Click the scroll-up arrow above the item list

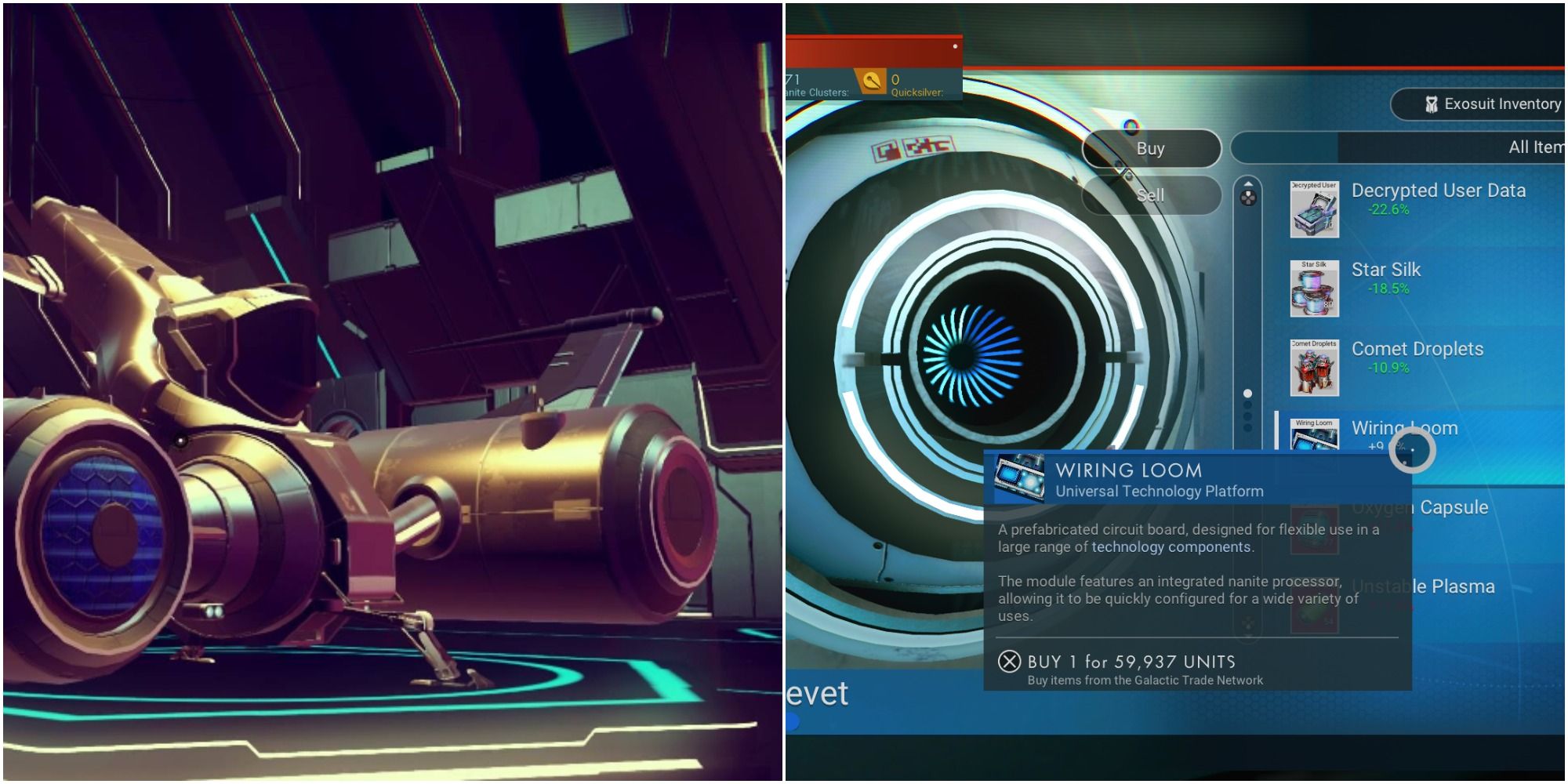point(1249,183)
